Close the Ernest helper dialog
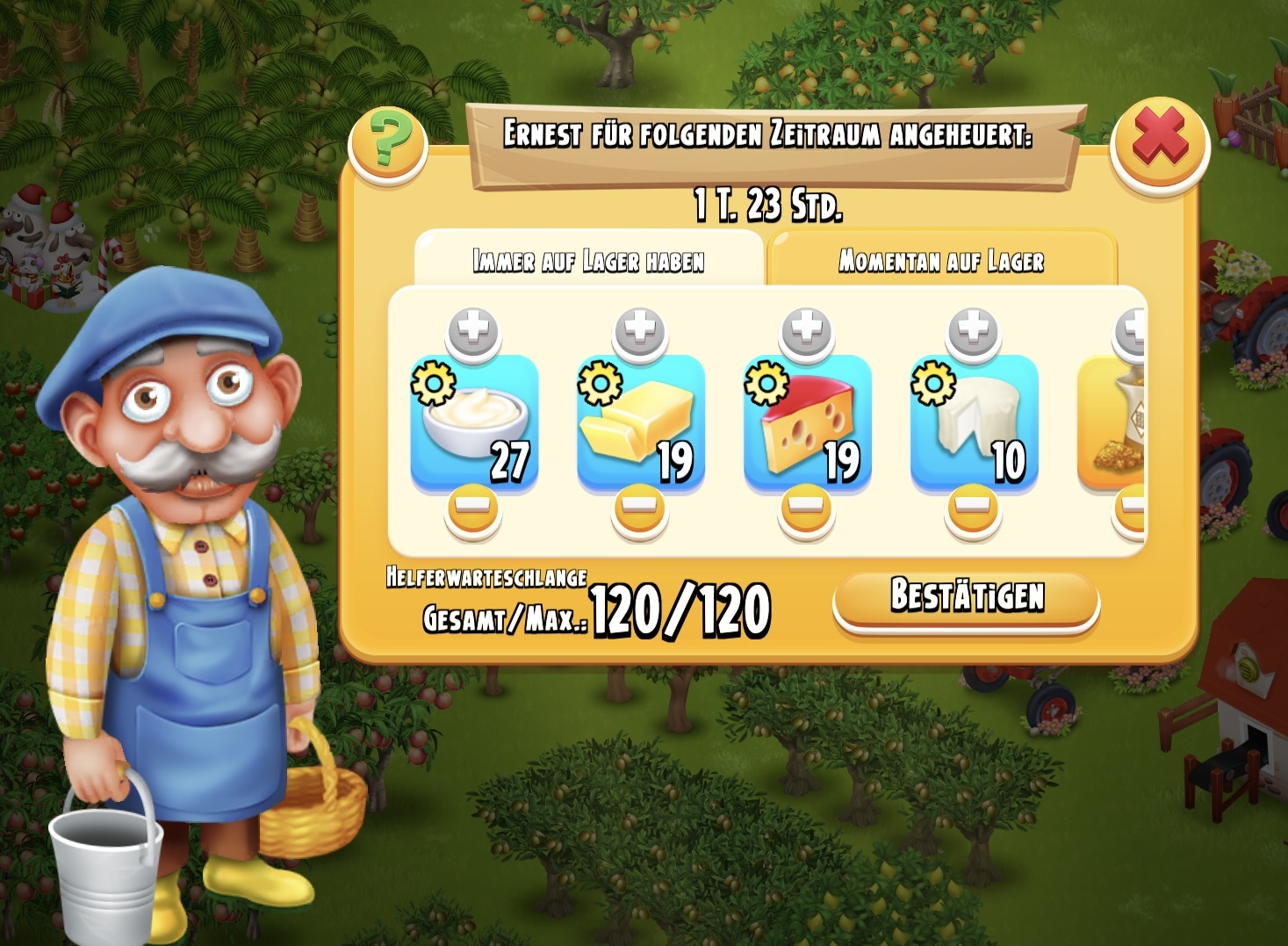 pos(1159,142)
